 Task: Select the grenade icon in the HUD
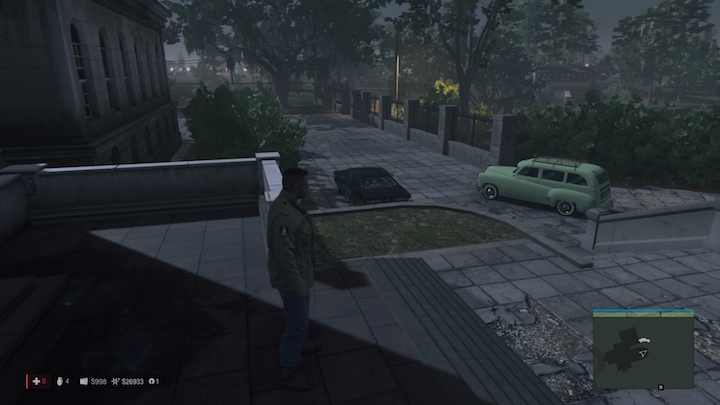[59, 381]
